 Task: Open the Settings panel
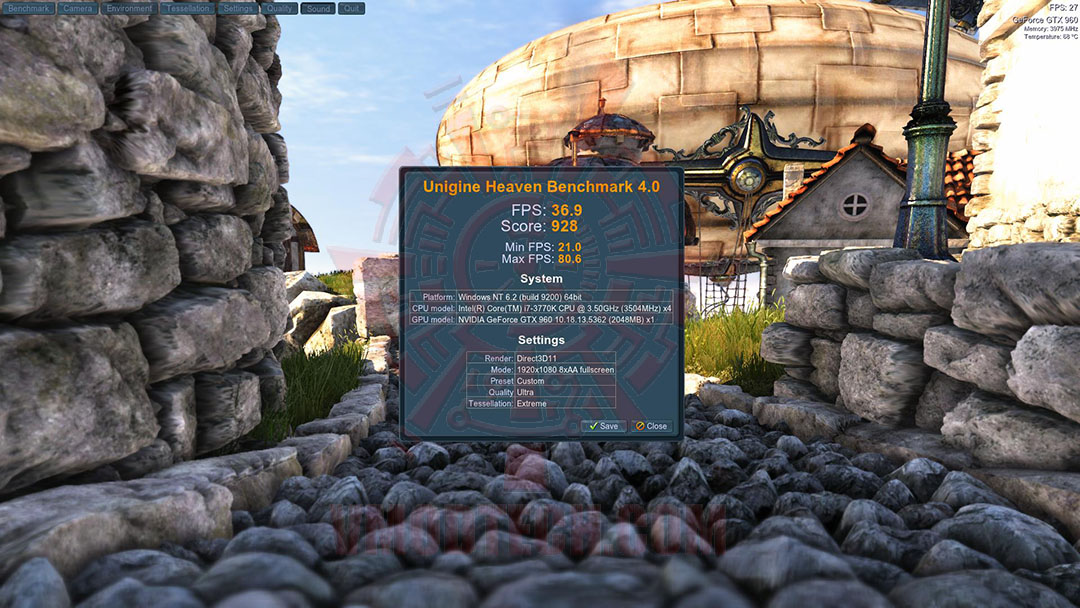tap(238, 8)
